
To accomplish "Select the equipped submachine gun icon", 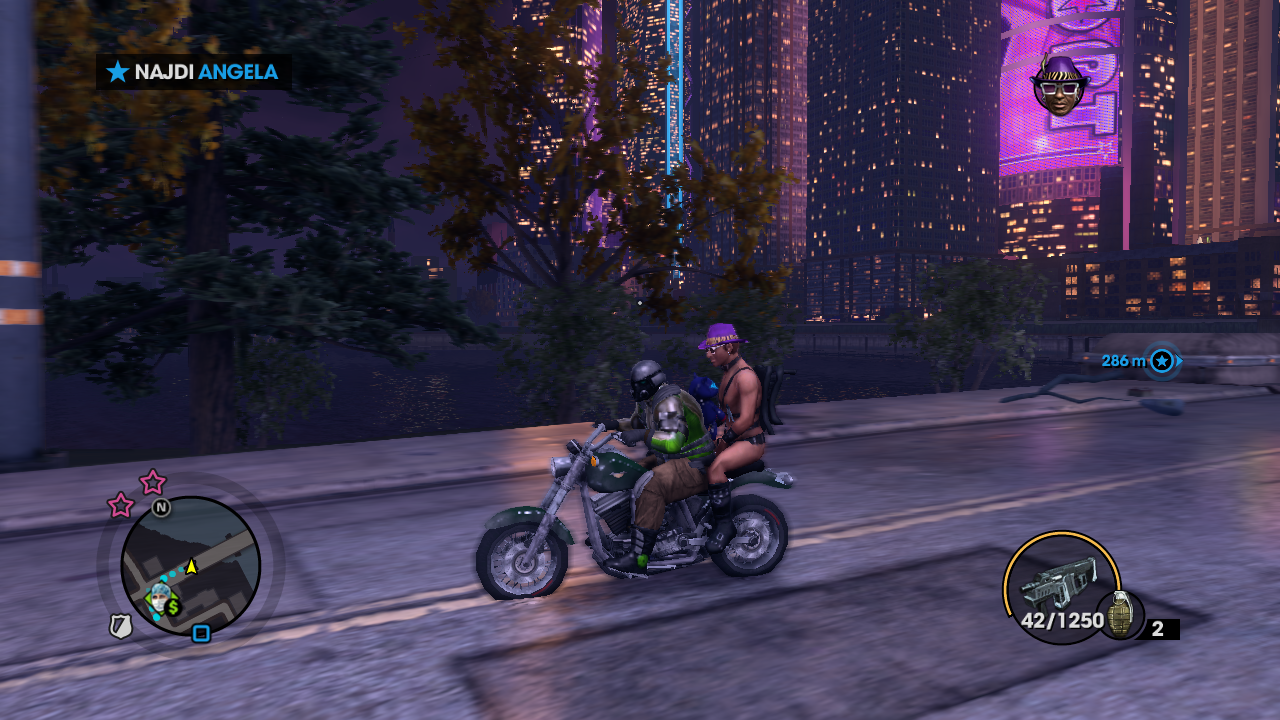I will click(x=1058, y=585).
